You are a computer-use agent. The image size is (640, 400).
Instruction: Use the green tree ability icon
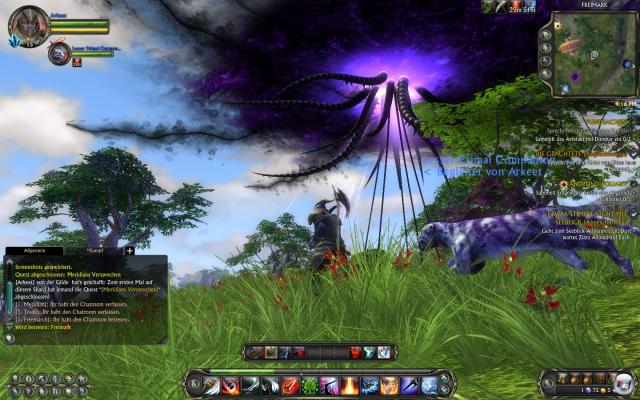(x=308, y=385)
